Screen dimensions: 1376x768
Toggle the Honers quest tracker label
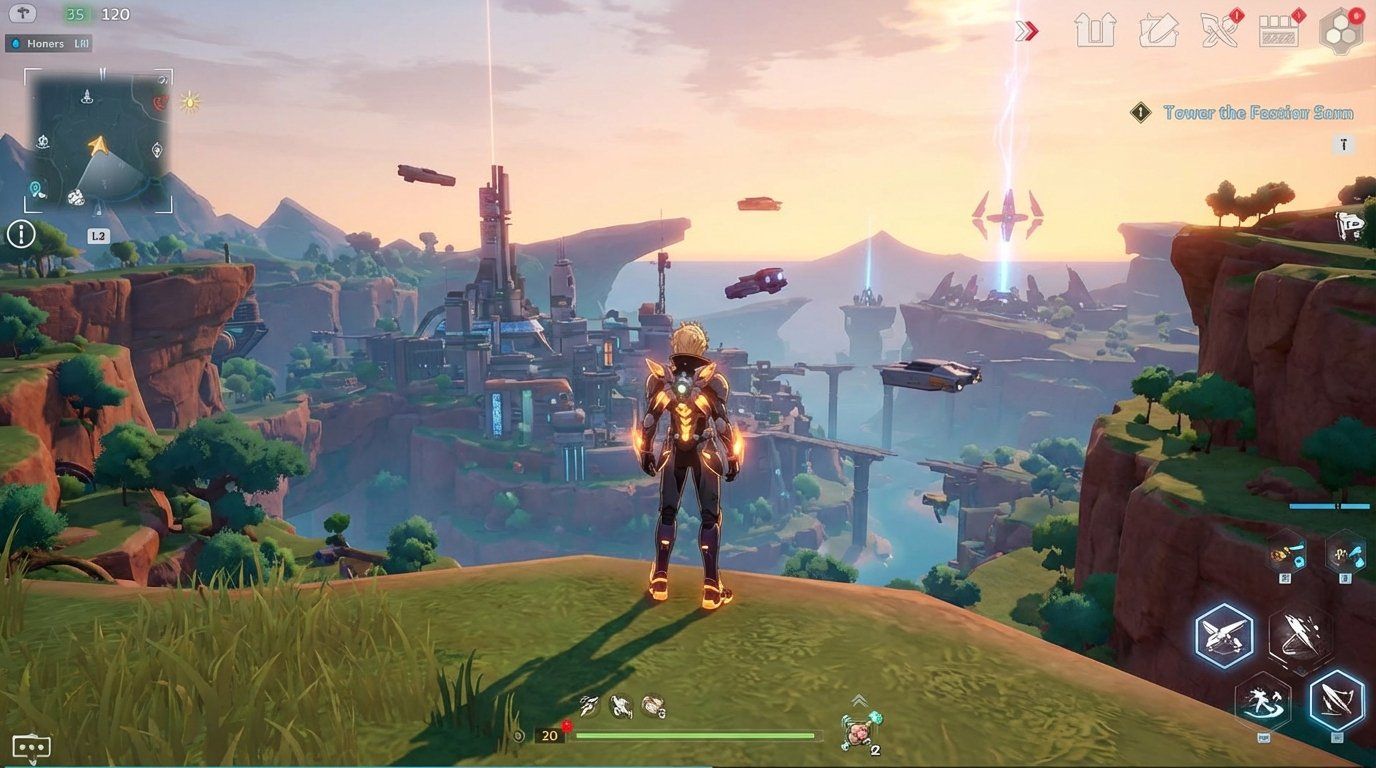tap(50, 43)
